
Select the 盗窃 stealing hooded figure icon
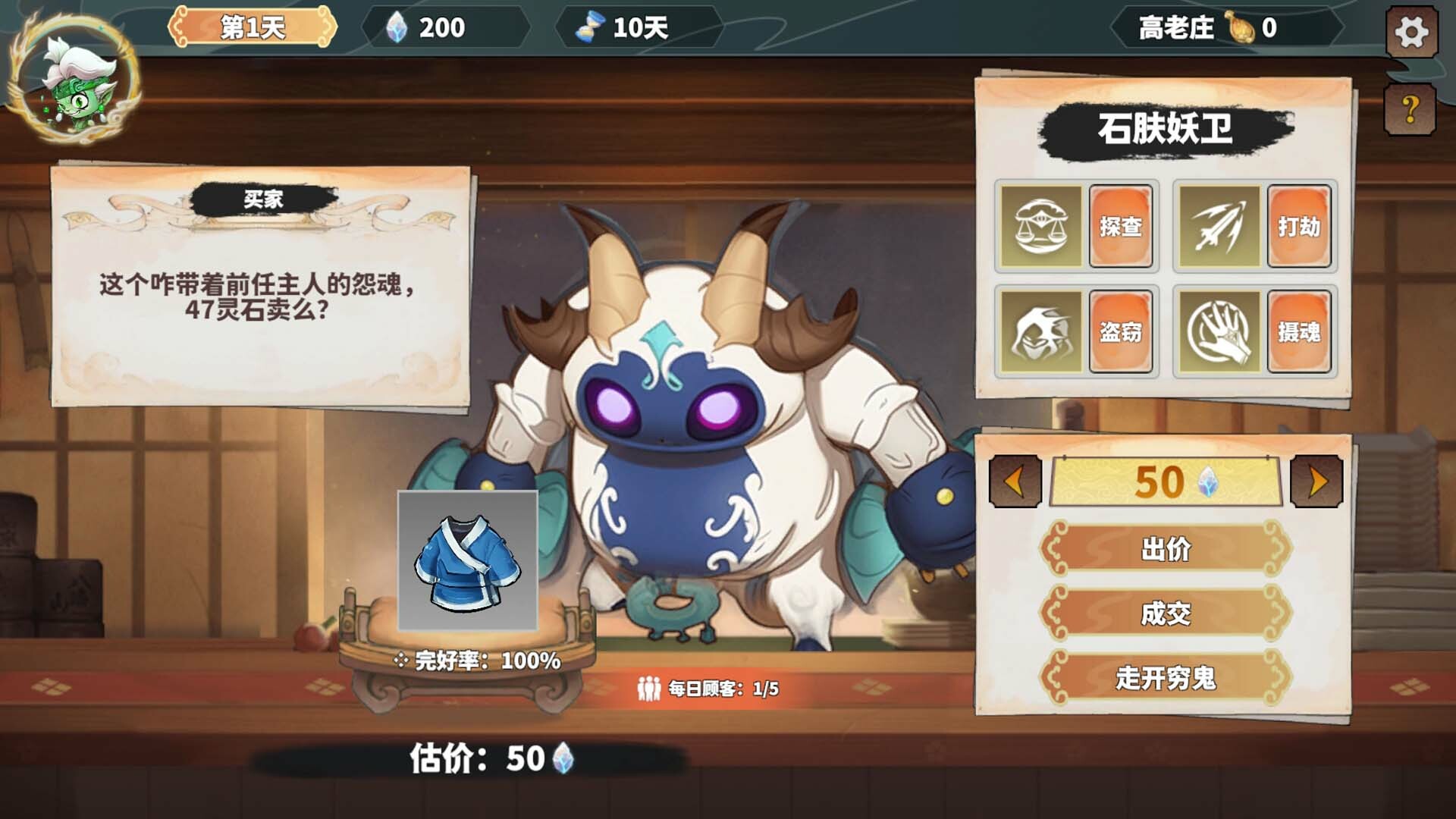coord(1043,331)
